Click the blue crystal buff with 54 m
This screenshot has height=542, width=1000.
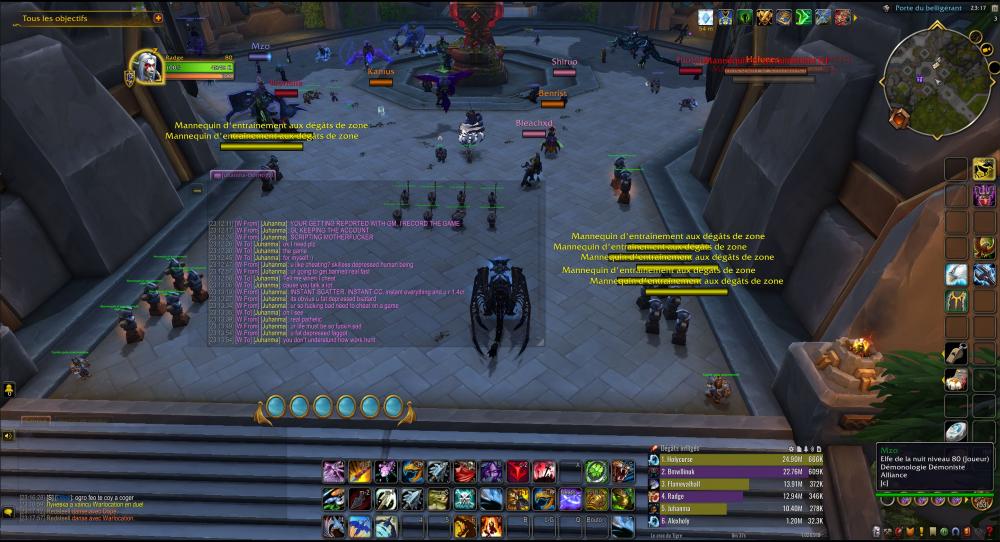tap(705, 17)
